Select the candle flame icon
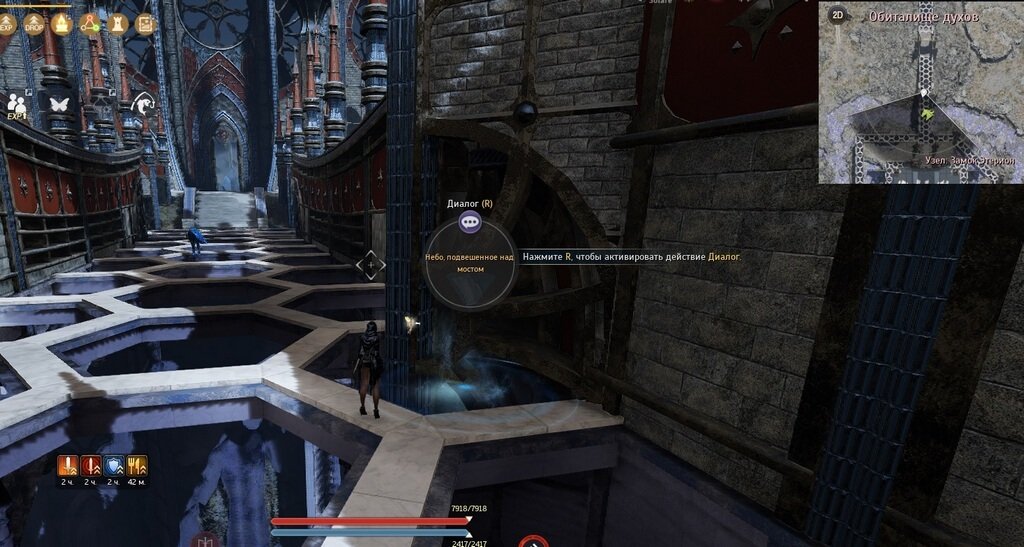 tap(62, 23)
